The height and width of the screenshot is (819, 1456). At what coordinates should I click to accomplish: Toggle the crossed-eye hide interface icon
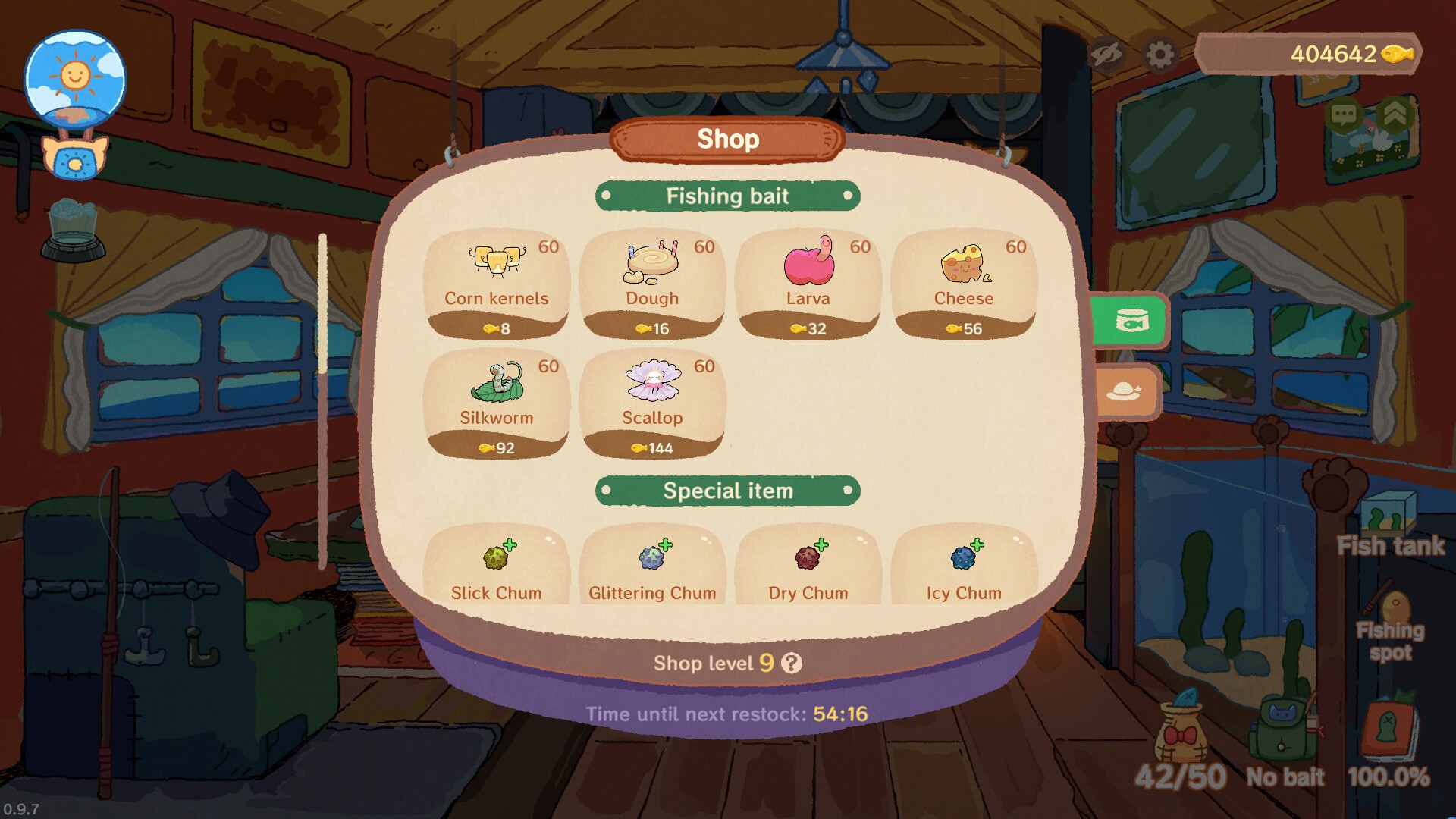[1106, 55]
